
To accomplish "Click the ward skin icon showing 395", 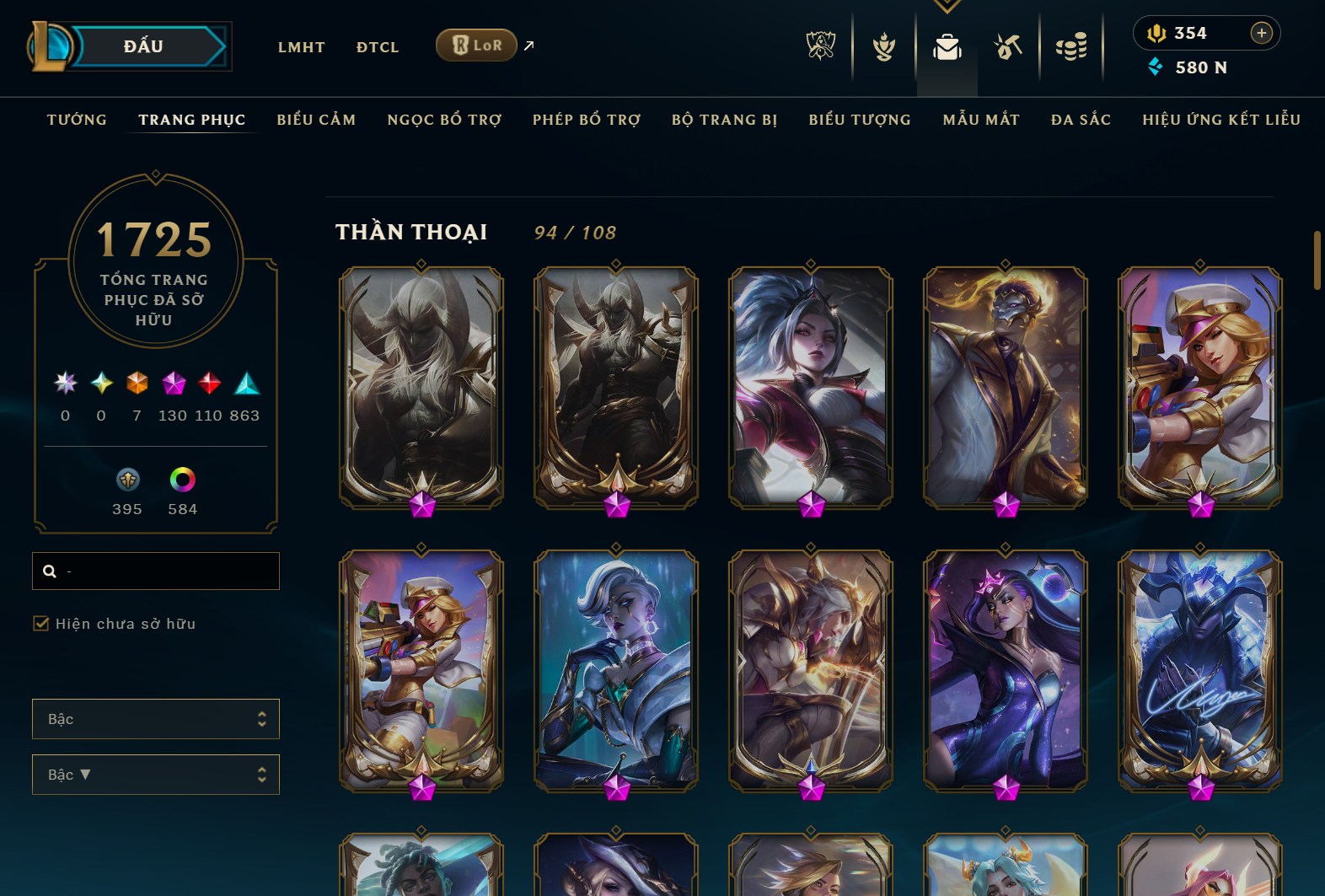I will (x=127, y=480).
